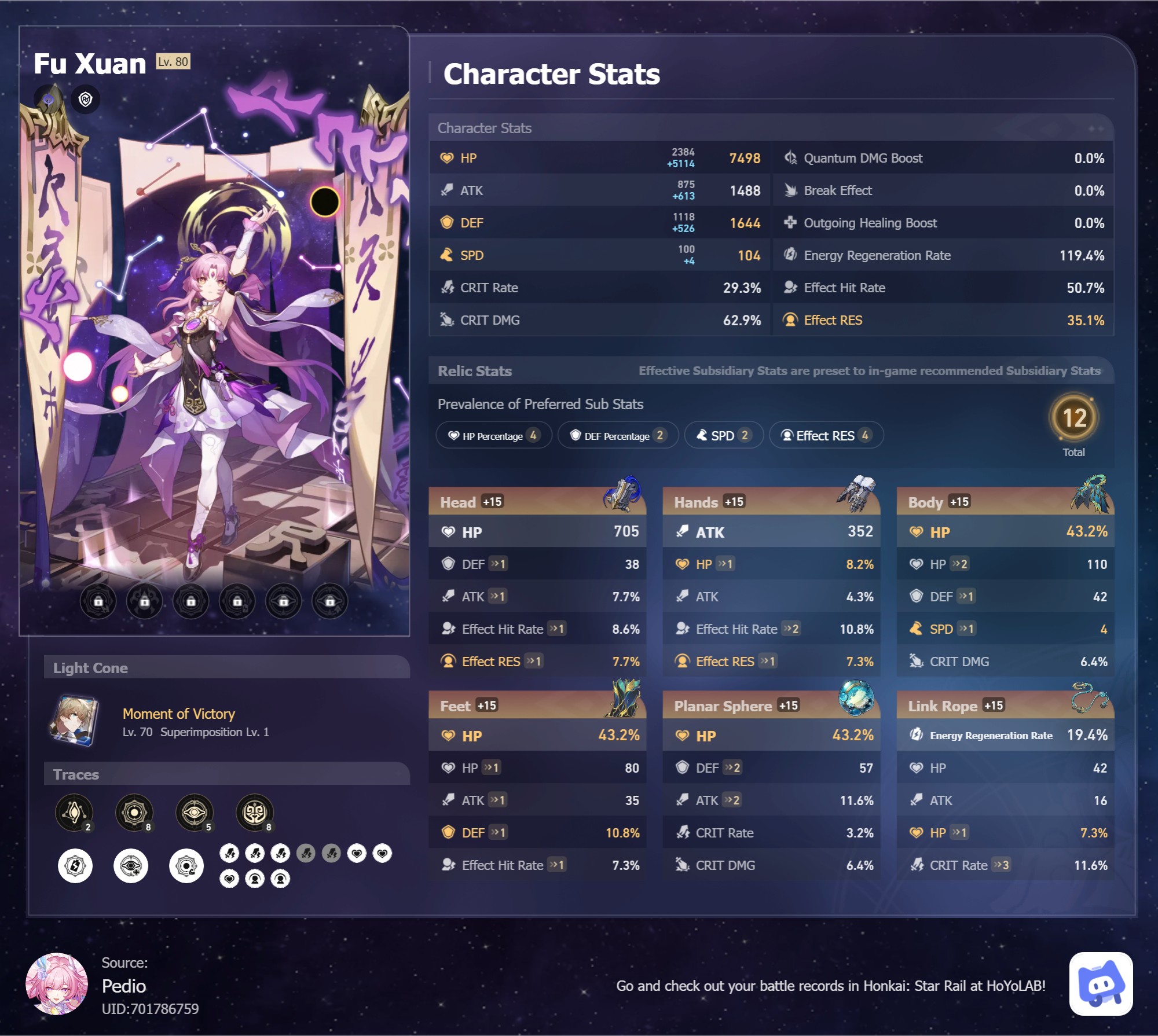Open the trace icon marked level 5
This screenshot has height=1036, width=1158.
point(195,812)
